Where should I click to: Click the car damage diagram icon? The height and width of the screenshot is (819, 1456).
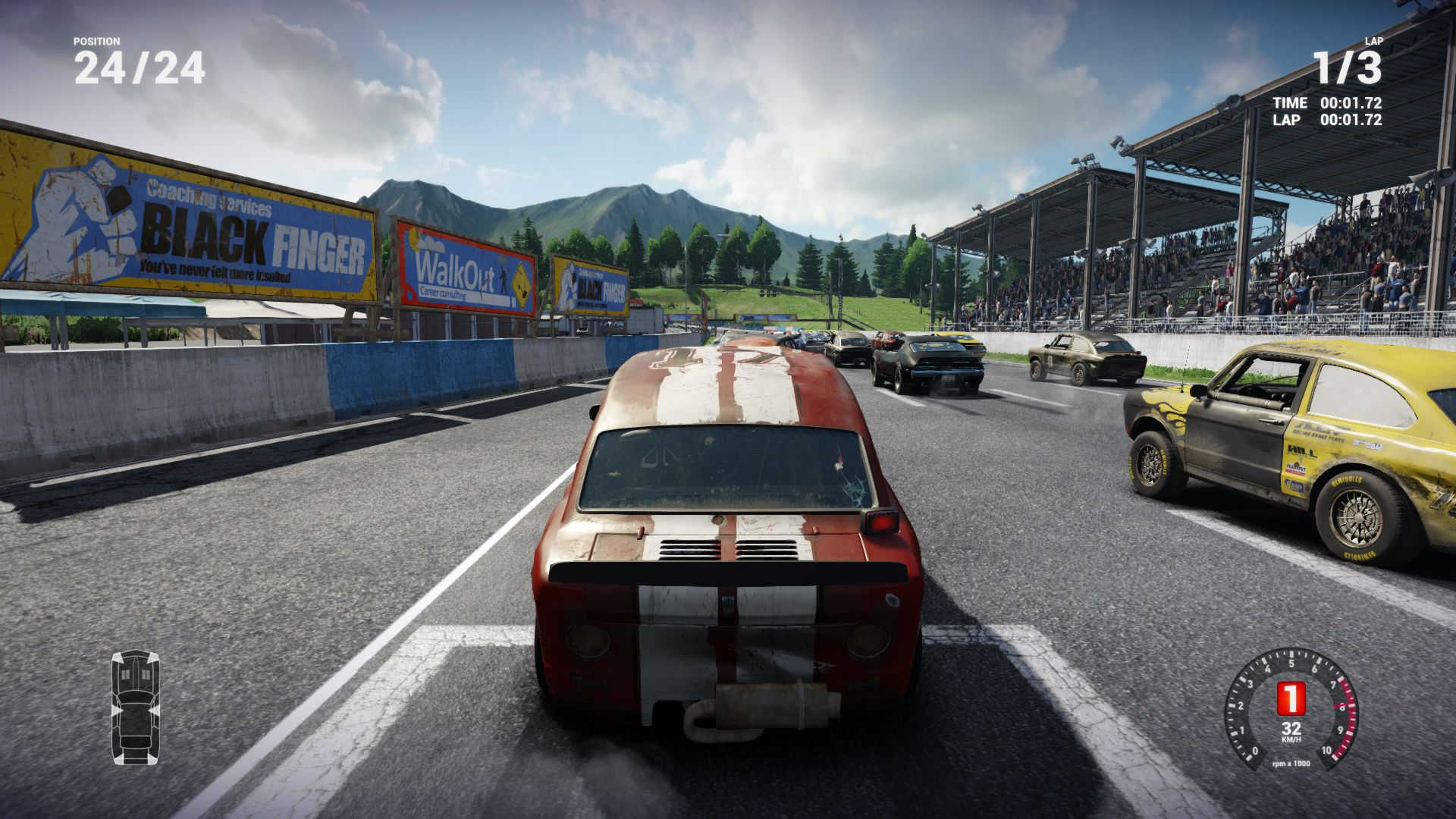pos(136,707)
